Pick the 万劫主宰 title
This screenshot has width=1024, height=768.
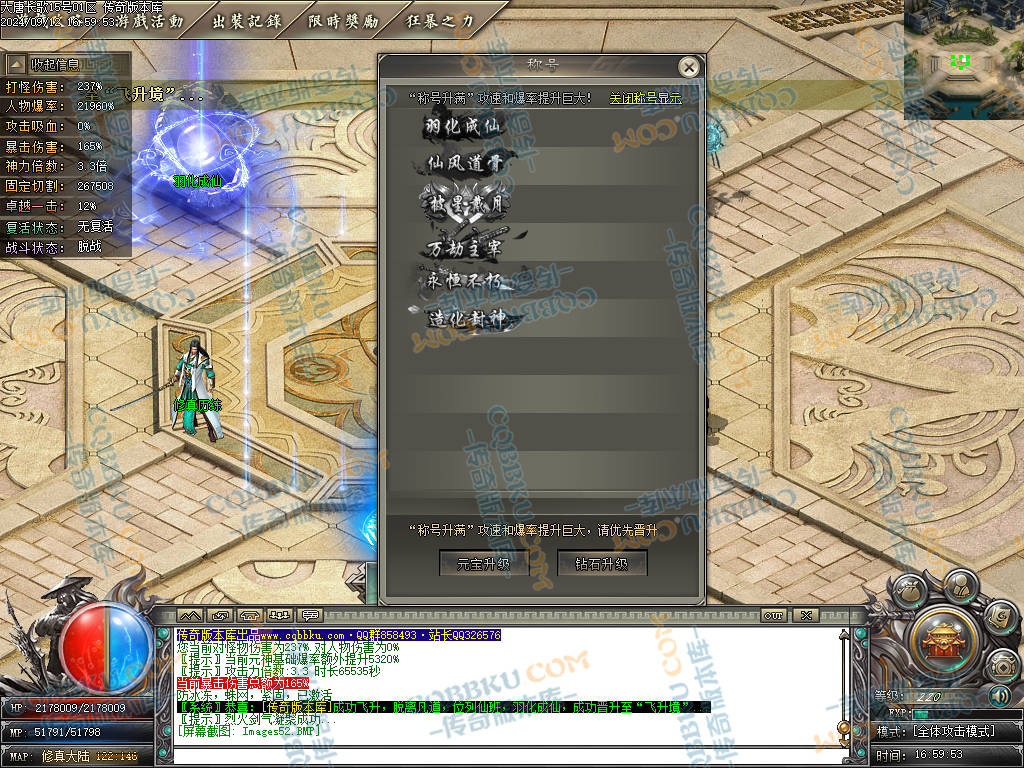pyautogui.click(x=464, y=244)
